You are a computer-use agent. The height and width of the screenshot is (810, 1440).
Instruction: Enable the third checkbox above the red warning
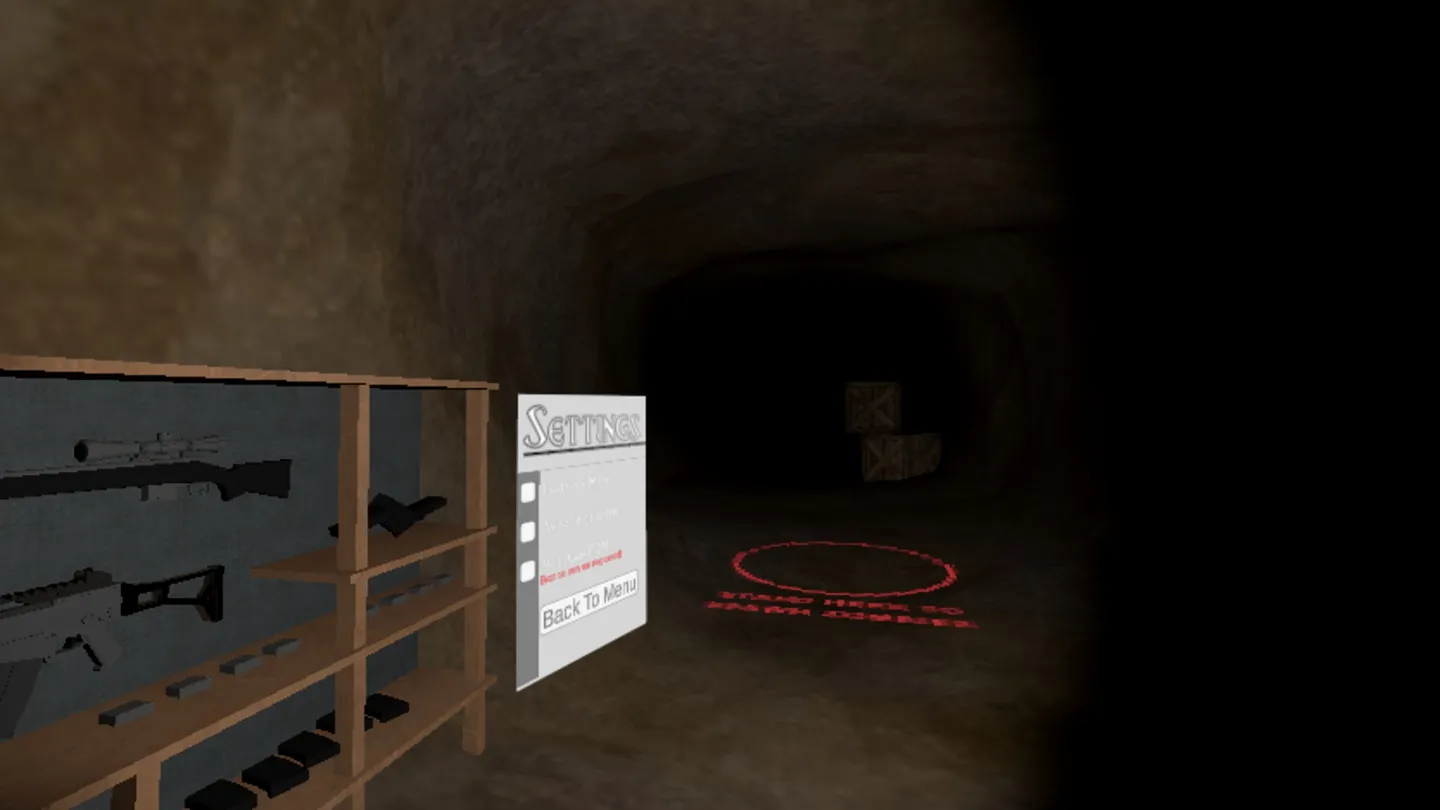[x=528, y=570]
